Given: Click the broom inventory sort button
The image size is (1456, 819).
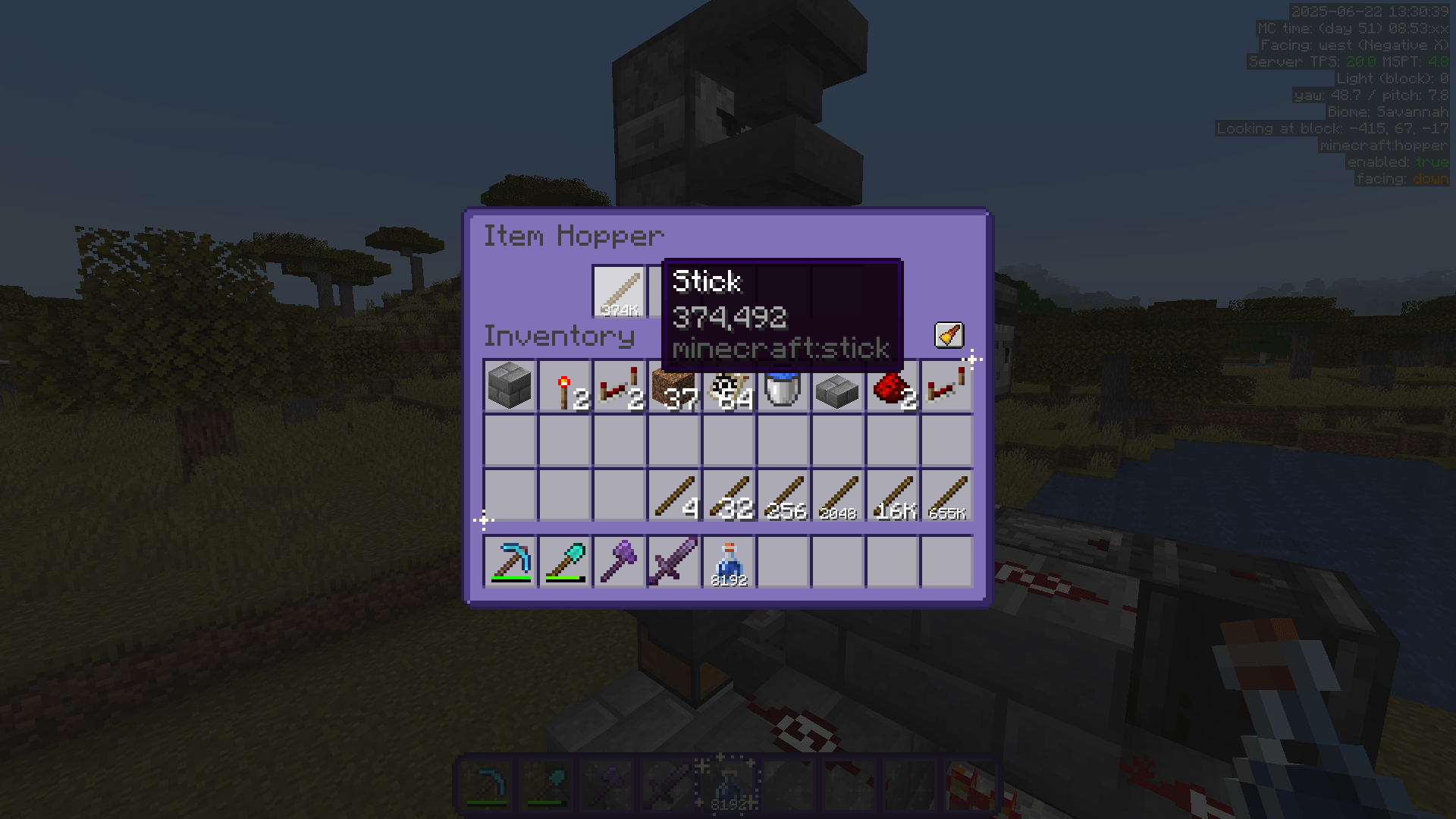Looking at the screenshot, I should tap(949, 334).
